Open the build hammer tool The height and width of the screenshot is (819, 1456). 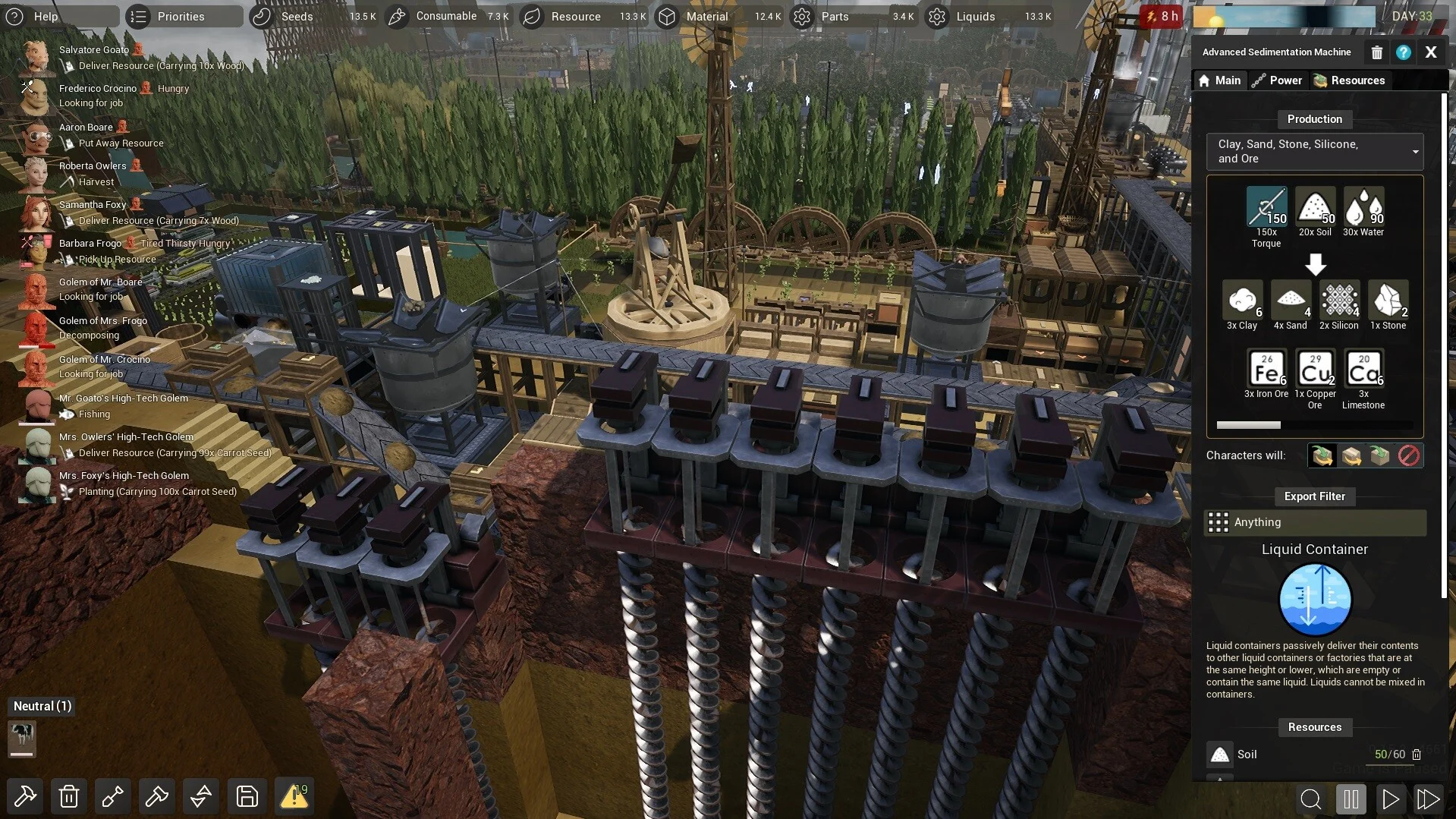point(25,796)
